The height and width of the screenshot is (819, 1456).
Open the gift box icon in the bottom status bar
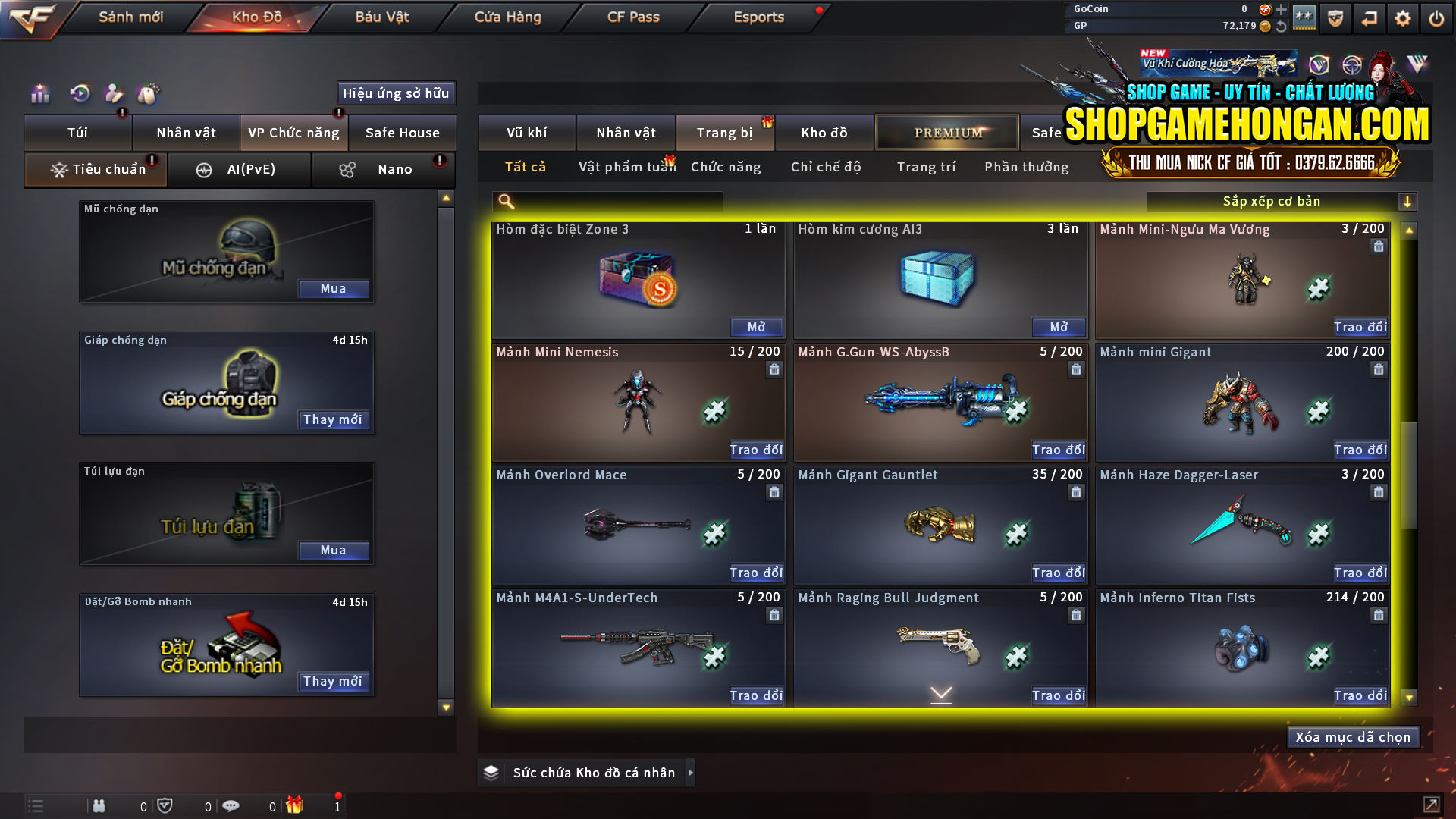point(295,806)
